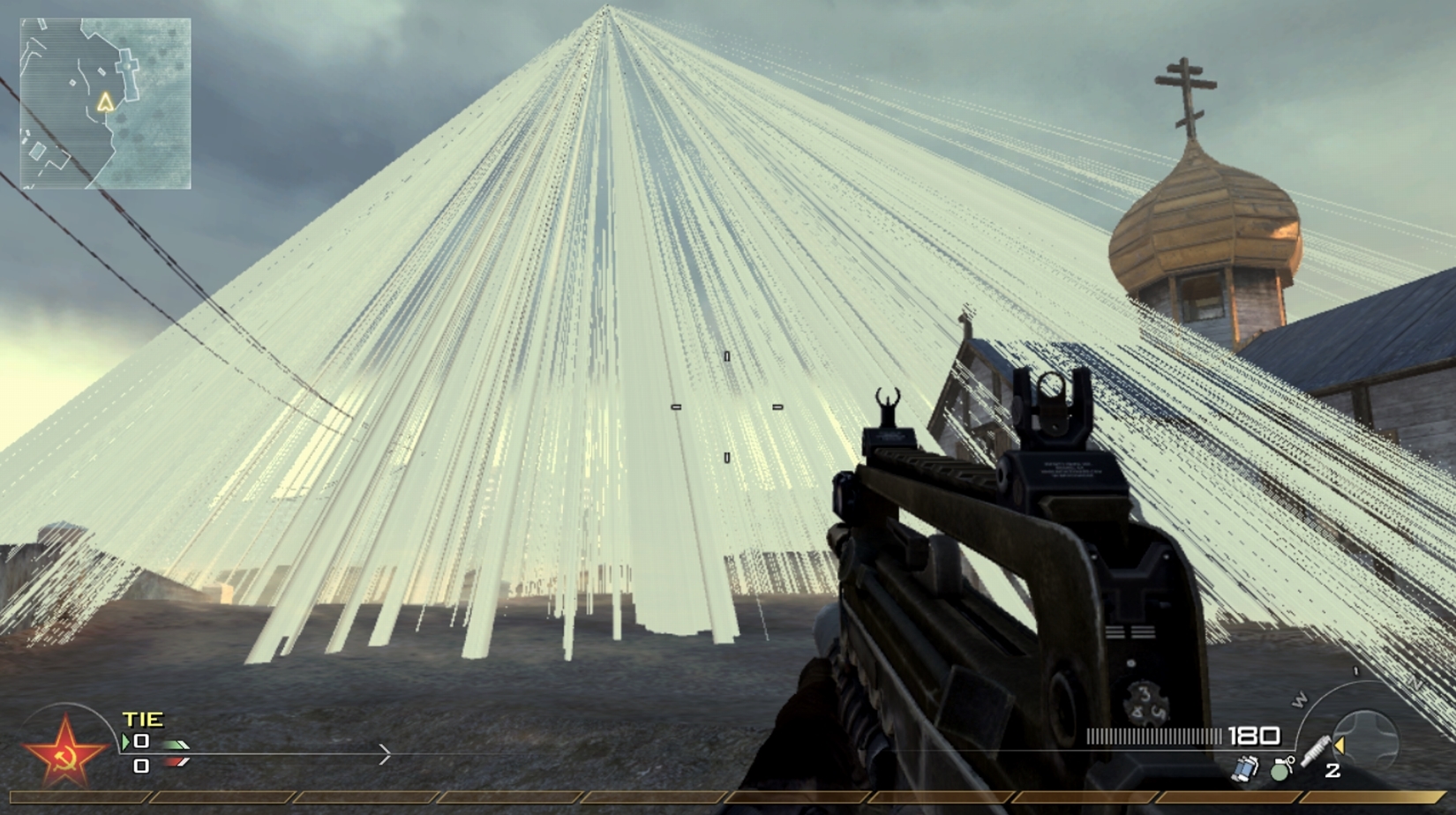Toggle the yellow triangle compass indicator
The image size is (1456, 815).
[x=1339, y=744]
